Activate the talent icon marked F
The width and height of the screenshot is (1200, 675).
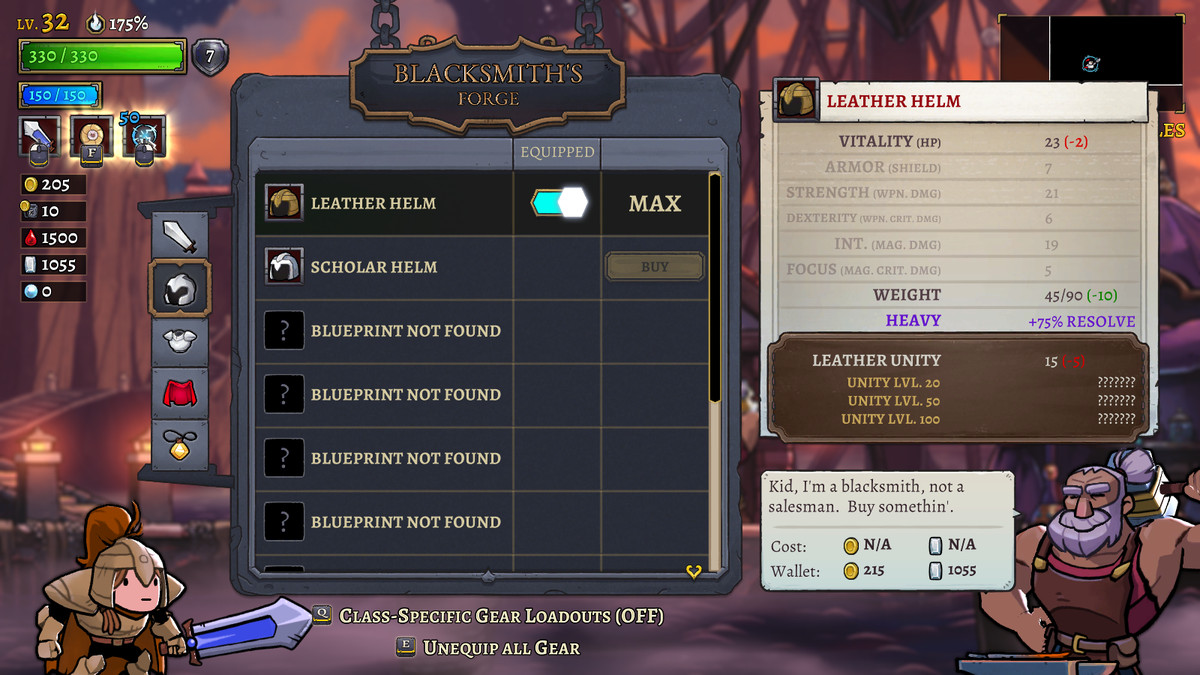click(91, 137)
